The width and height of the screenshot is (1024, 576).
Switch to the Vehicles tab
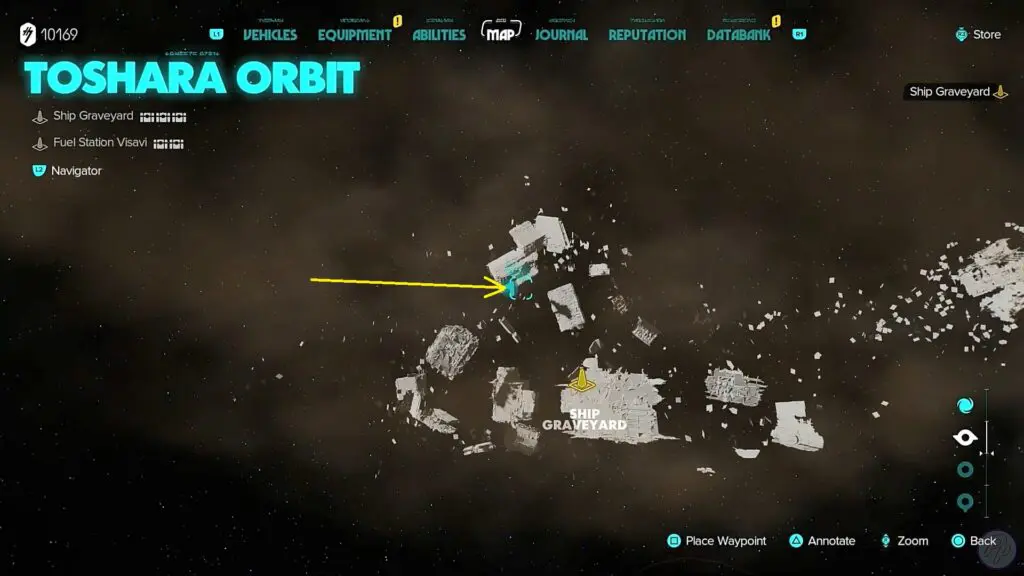(x=270, y=34)
